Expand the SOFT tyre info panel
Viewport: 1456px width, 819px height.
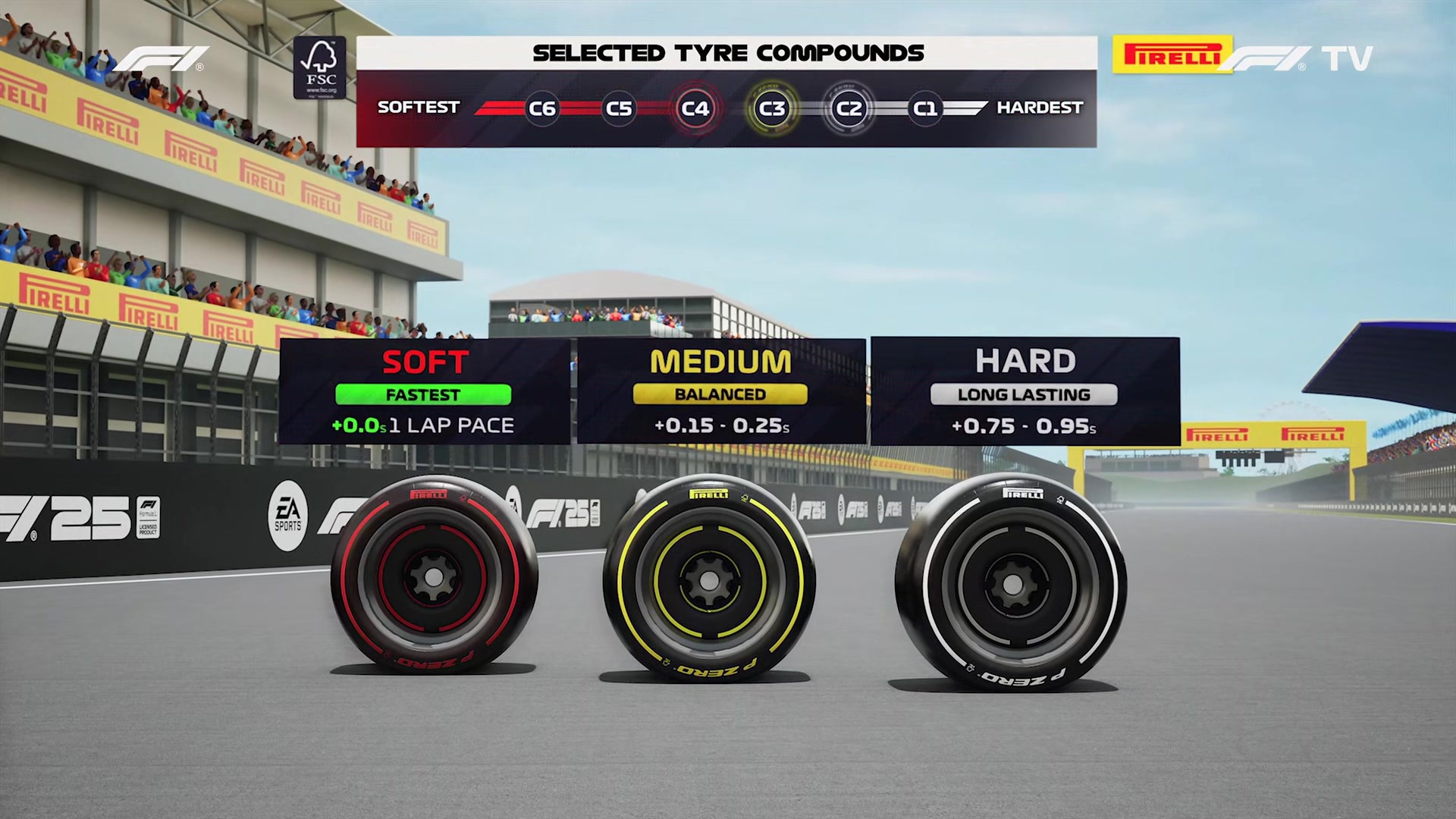(426, 391)
